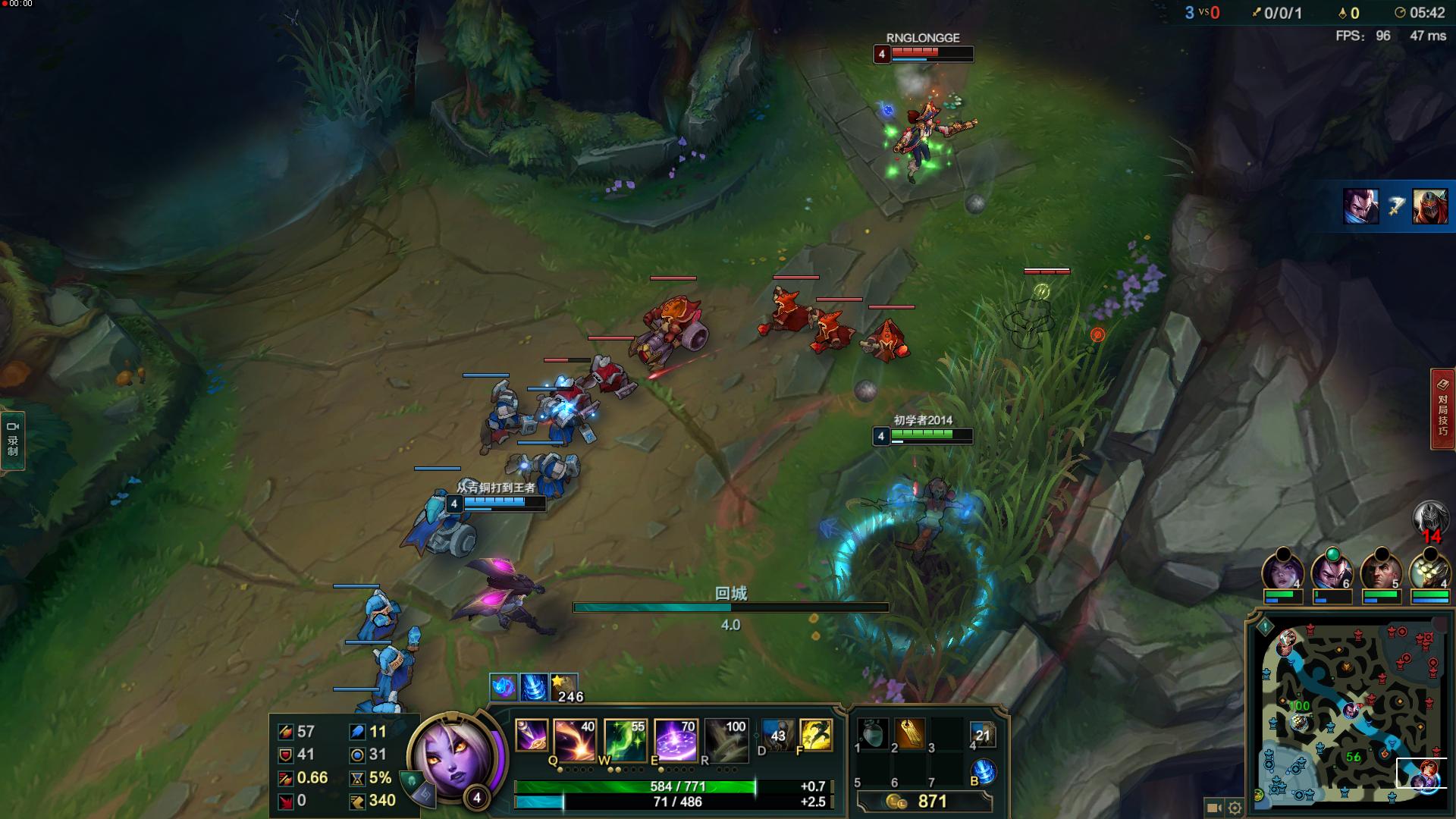Screen dimensions: 1456x819
Task: Use the yellow Flash summoner spell
Action: [x=815, y=735]
